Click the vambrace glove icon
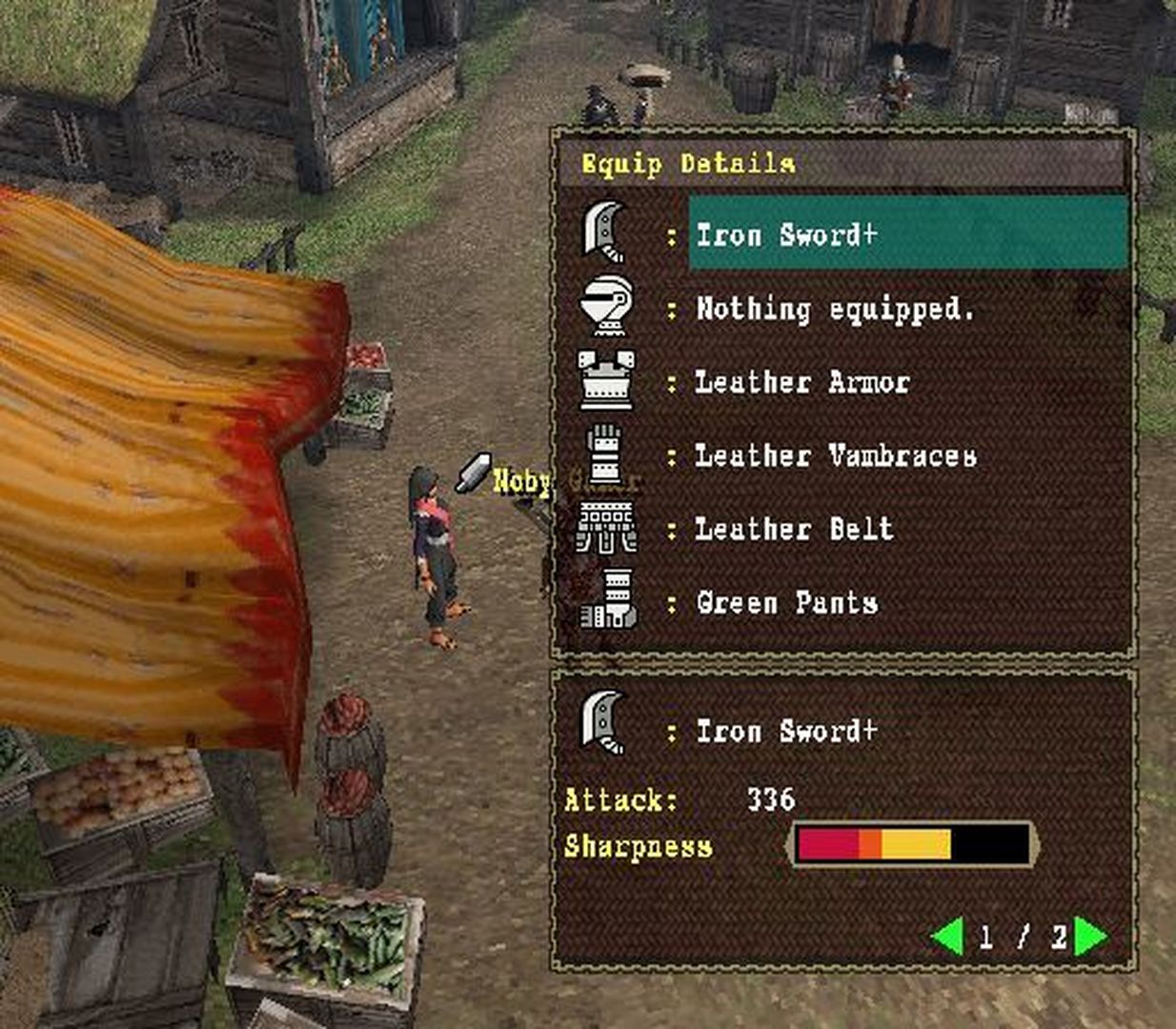The width and height of the screenshot is (1176, 1029). coord(606,454)
